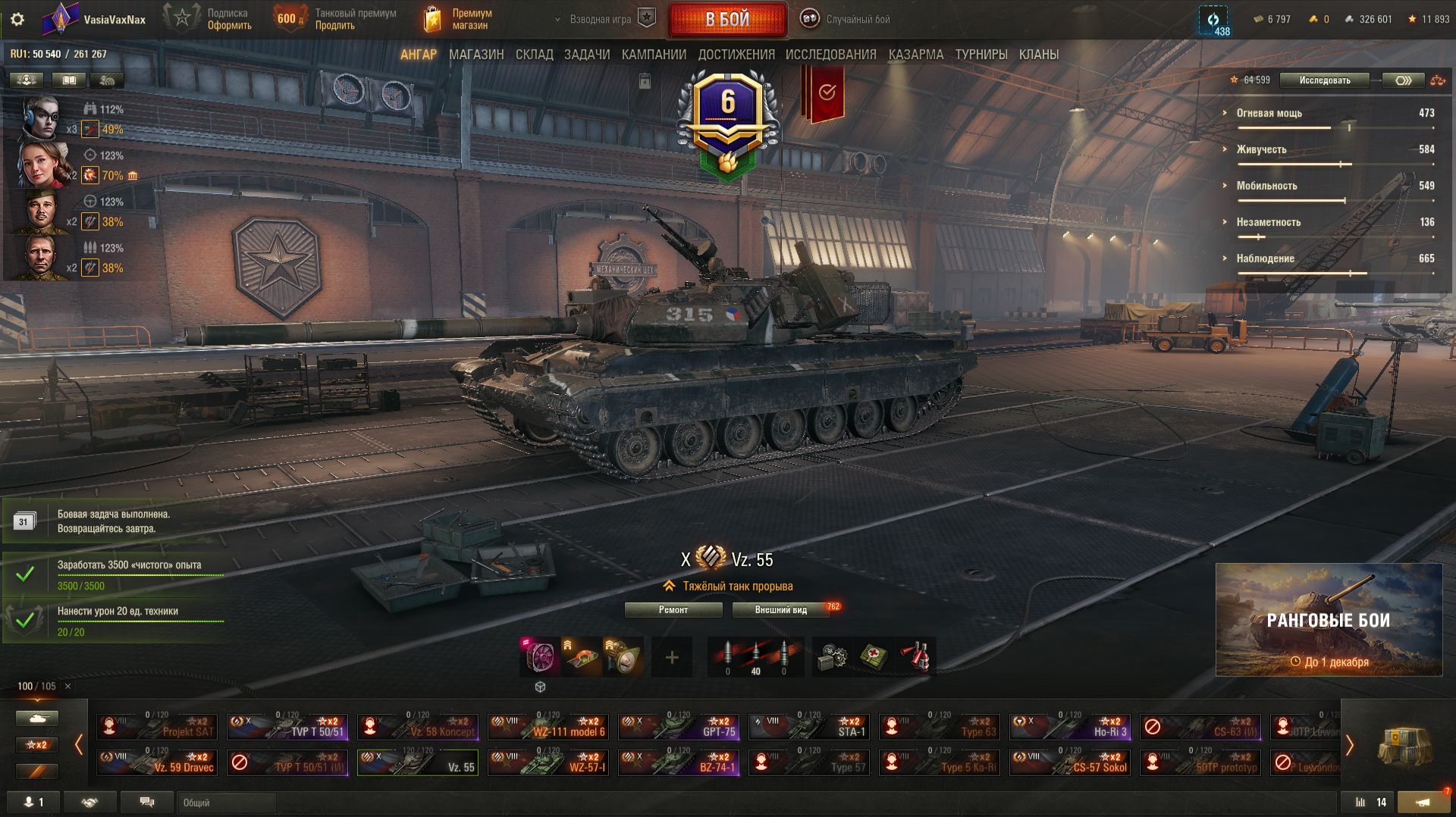Click the Исследовать button
The height and width of the screenshot is (817, 1456).
pos(1324,80)
